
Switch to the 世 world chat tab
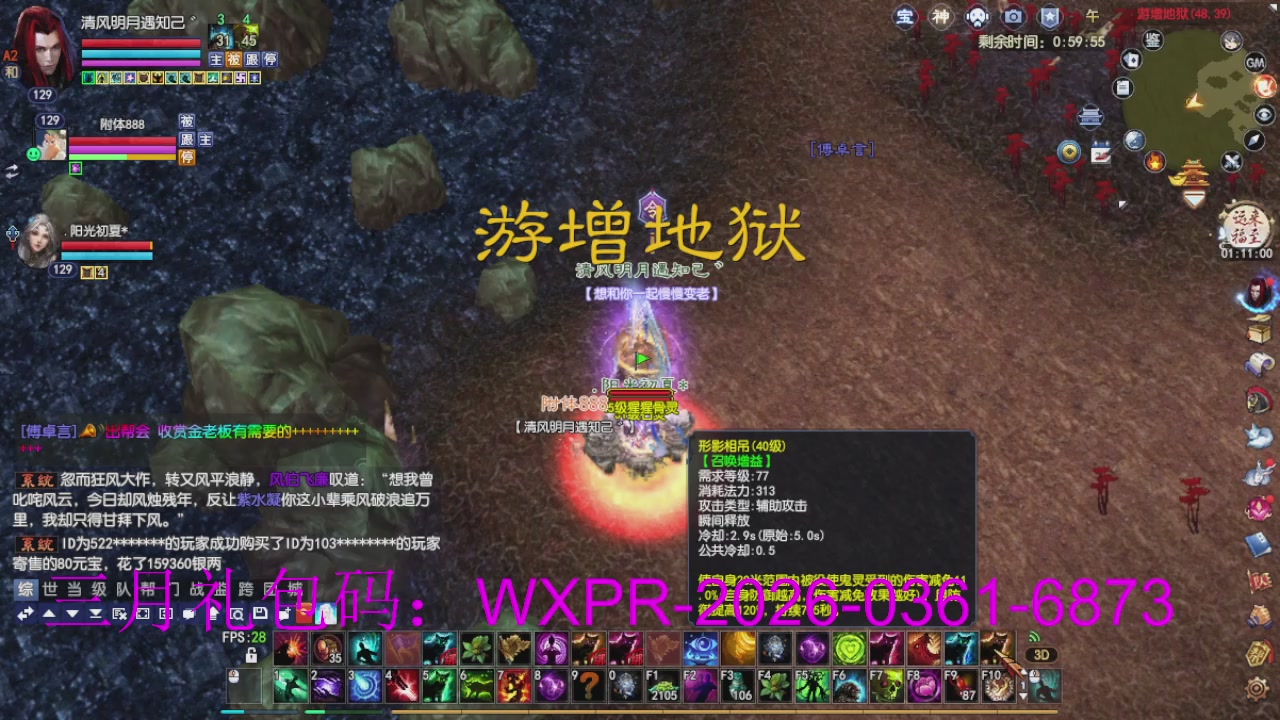(49, 590)
